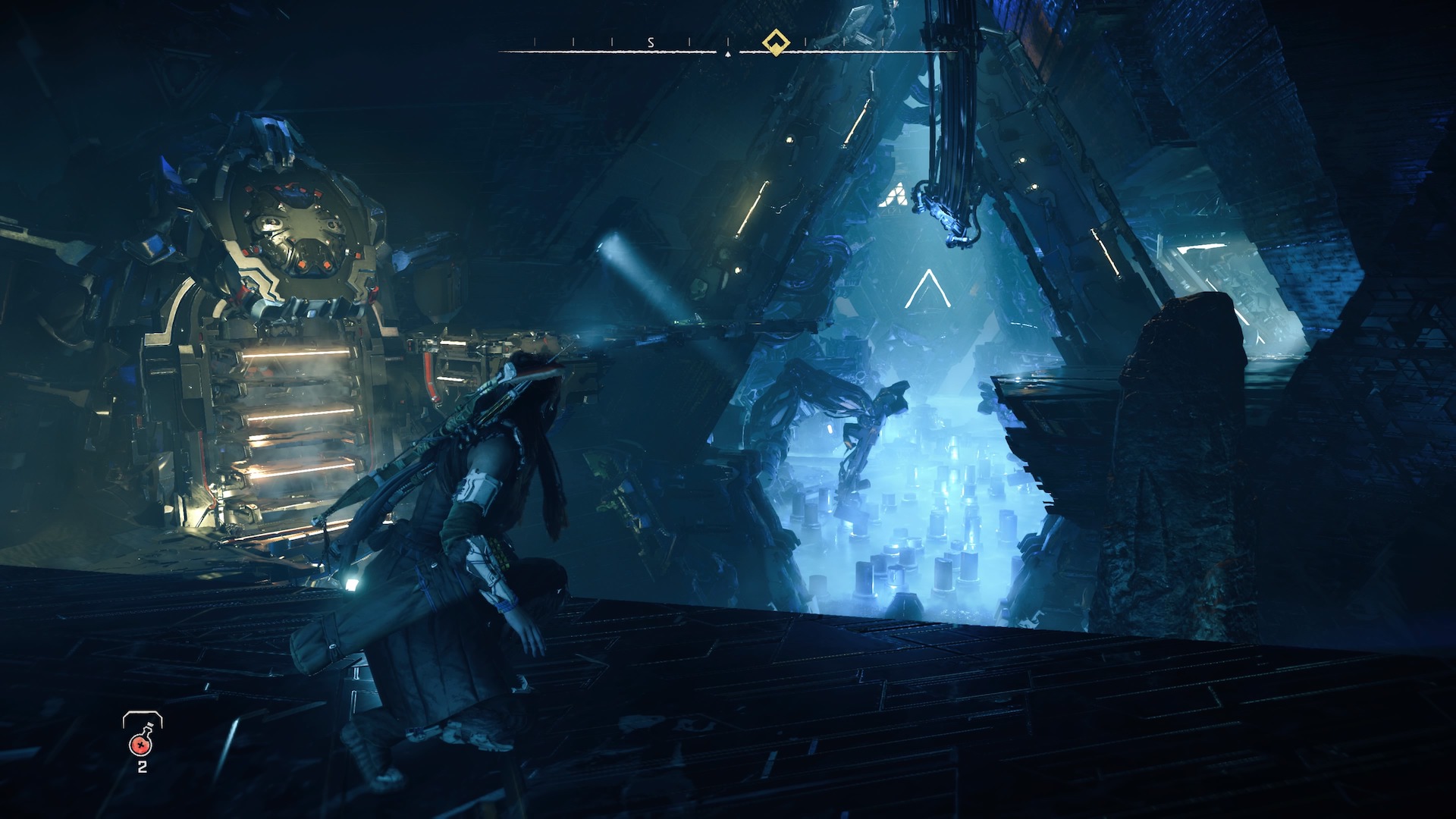Click the compass bar's South heading
The image size is (1456, 819).
point(651,43)
